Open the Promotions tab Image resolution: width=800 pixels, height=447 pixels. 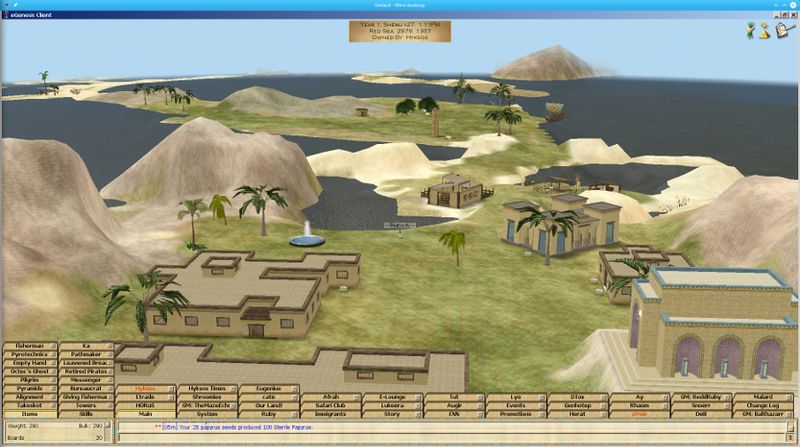click(x=515, y=413)
